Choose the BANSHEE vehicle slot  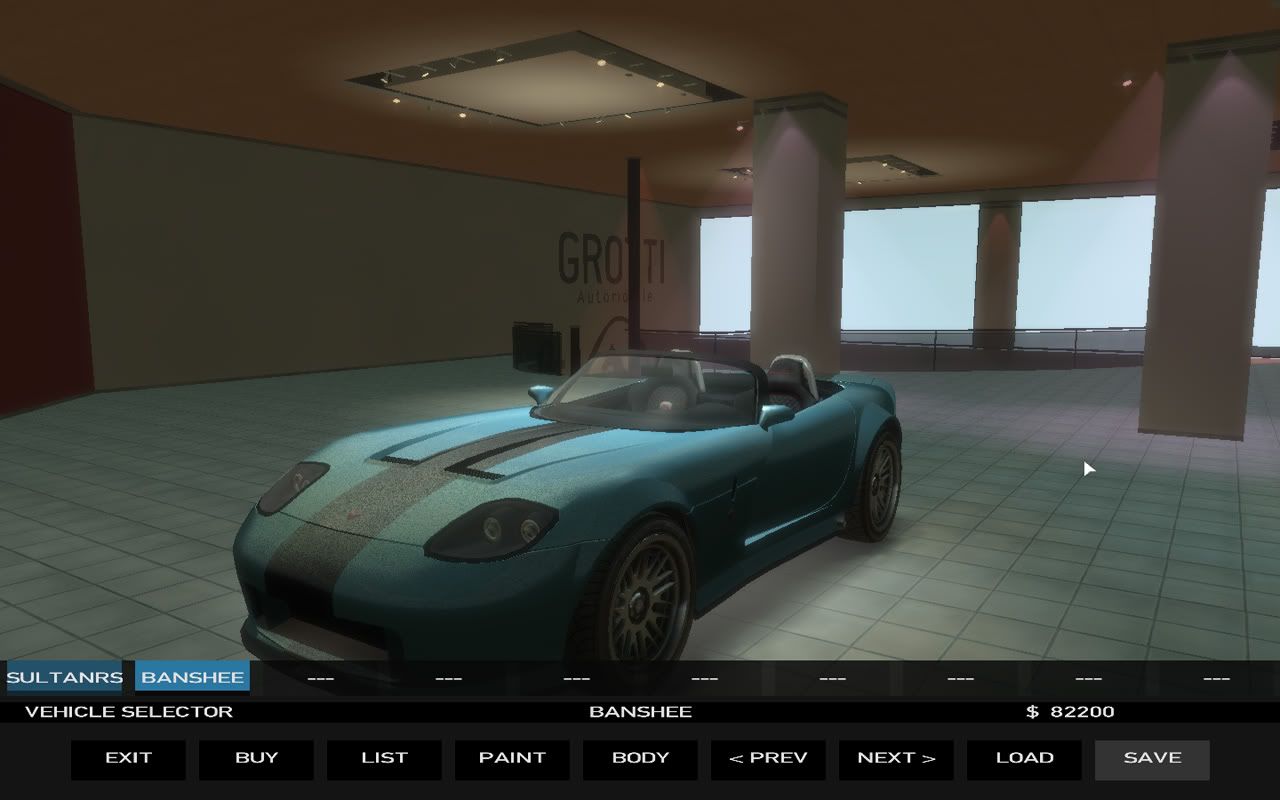point(192,677)
